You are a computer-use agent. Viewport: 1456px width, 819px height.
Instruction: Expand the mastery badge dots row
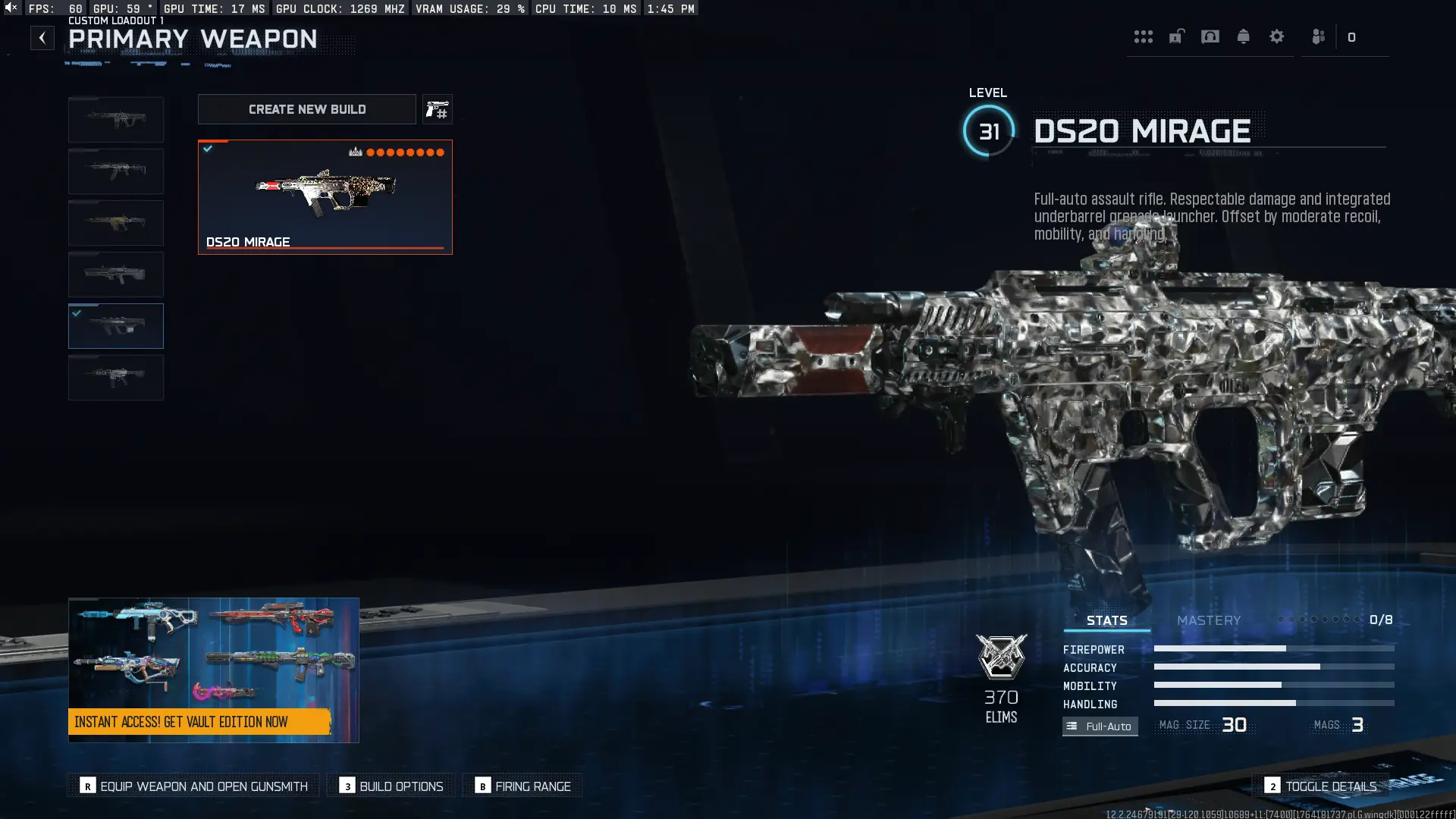click(1319, 620)
